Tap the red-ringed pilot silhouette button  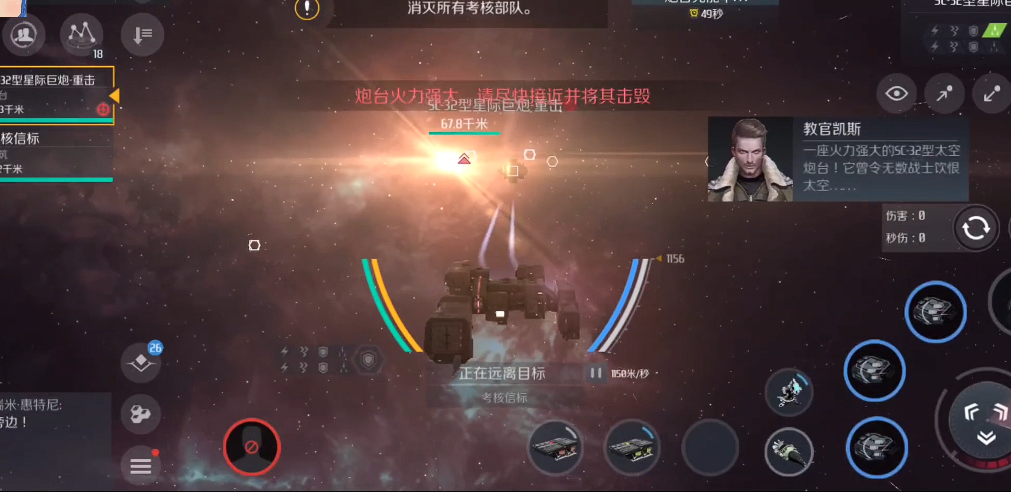[x=251, y=446]
